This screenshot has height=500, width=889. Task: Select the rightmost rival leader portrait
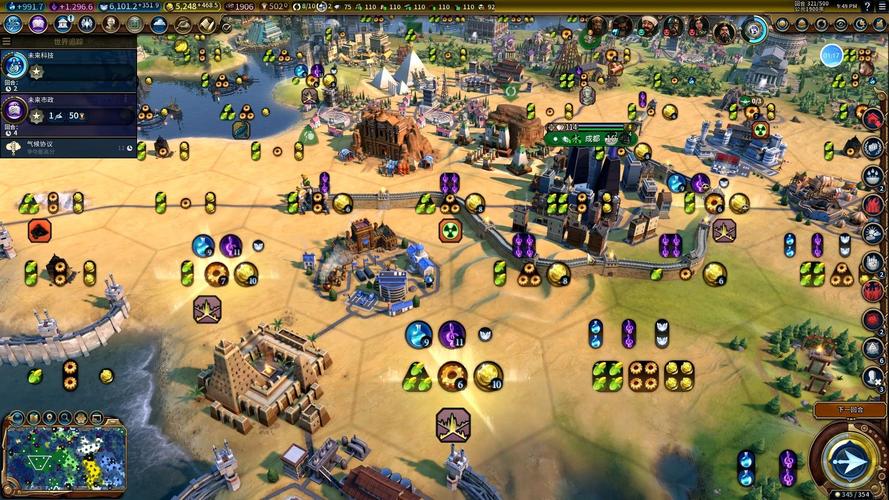pos(723,28)
